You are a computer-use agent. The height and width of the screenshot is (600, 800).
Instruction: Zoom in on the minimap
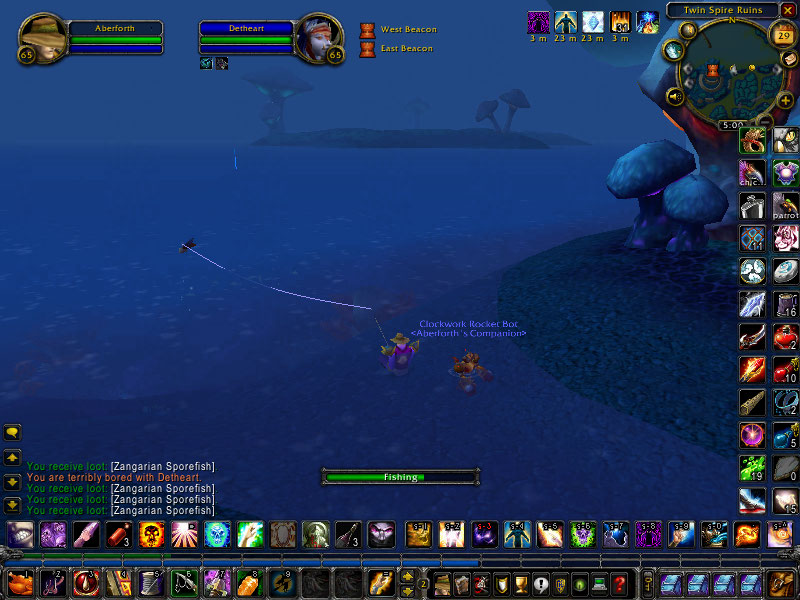pyautogui.click(x=784, y=100)
